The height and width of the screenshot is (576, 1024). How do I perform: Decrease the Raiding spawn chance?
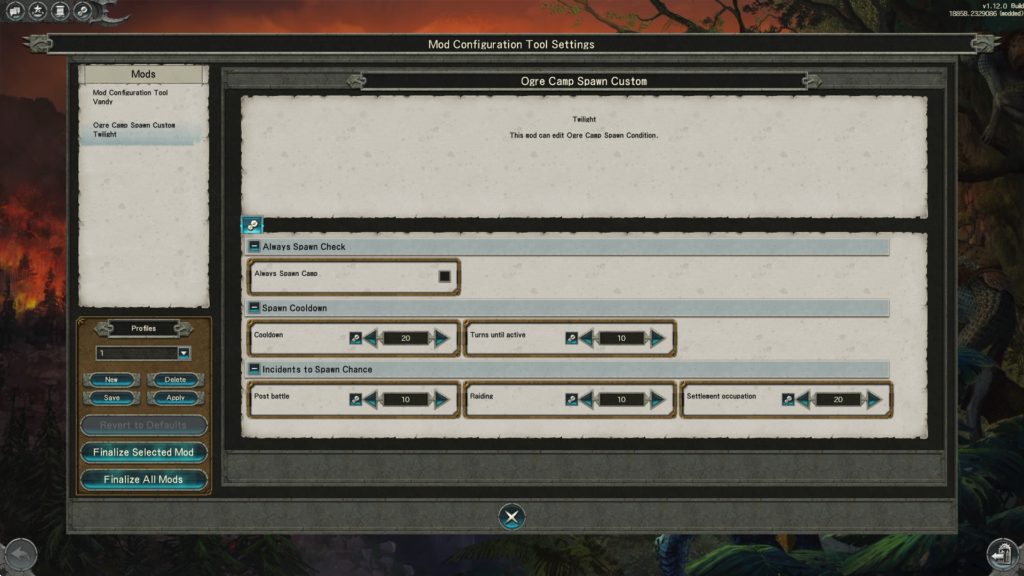[587, 399]
